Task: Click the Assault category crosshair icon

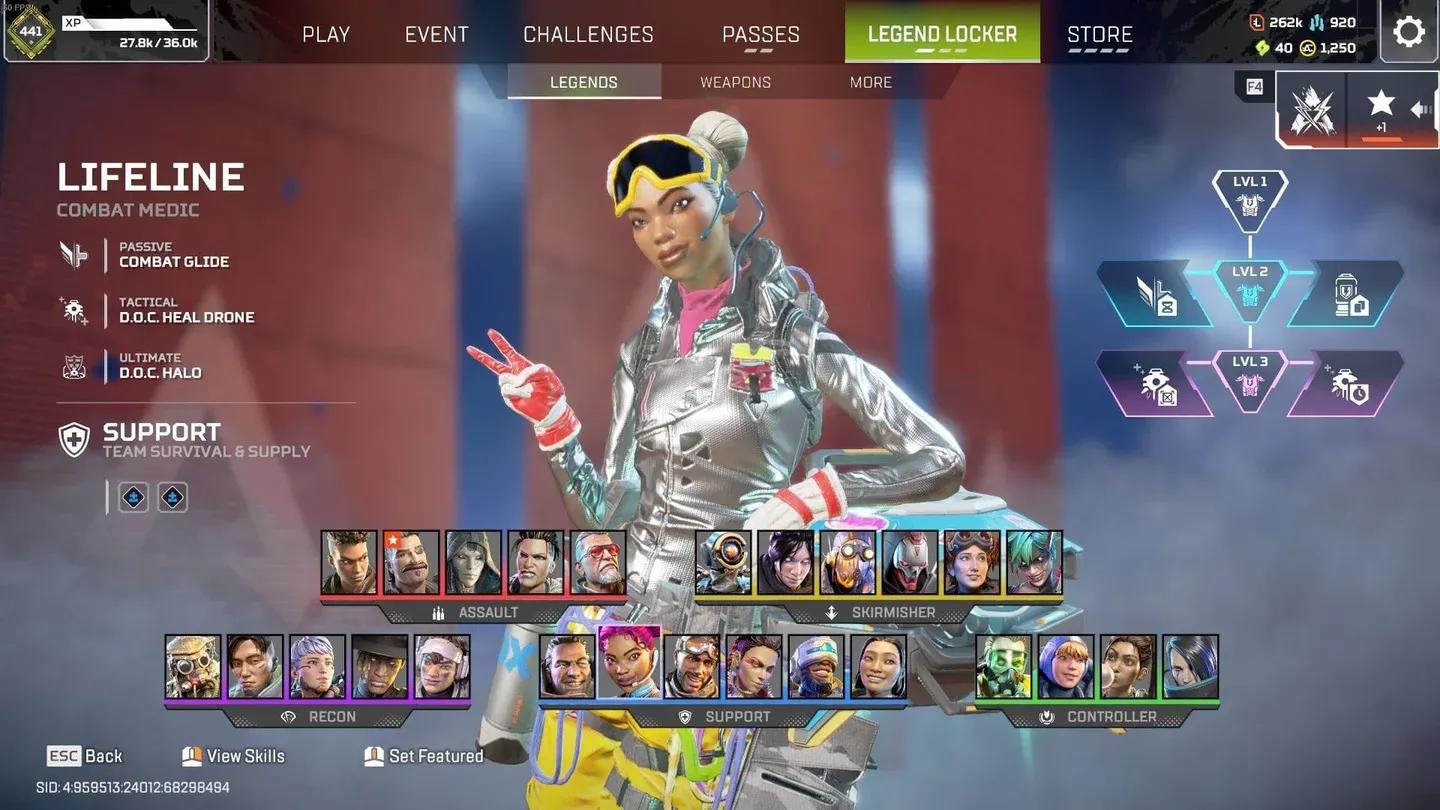Action: tap(436, 613)
